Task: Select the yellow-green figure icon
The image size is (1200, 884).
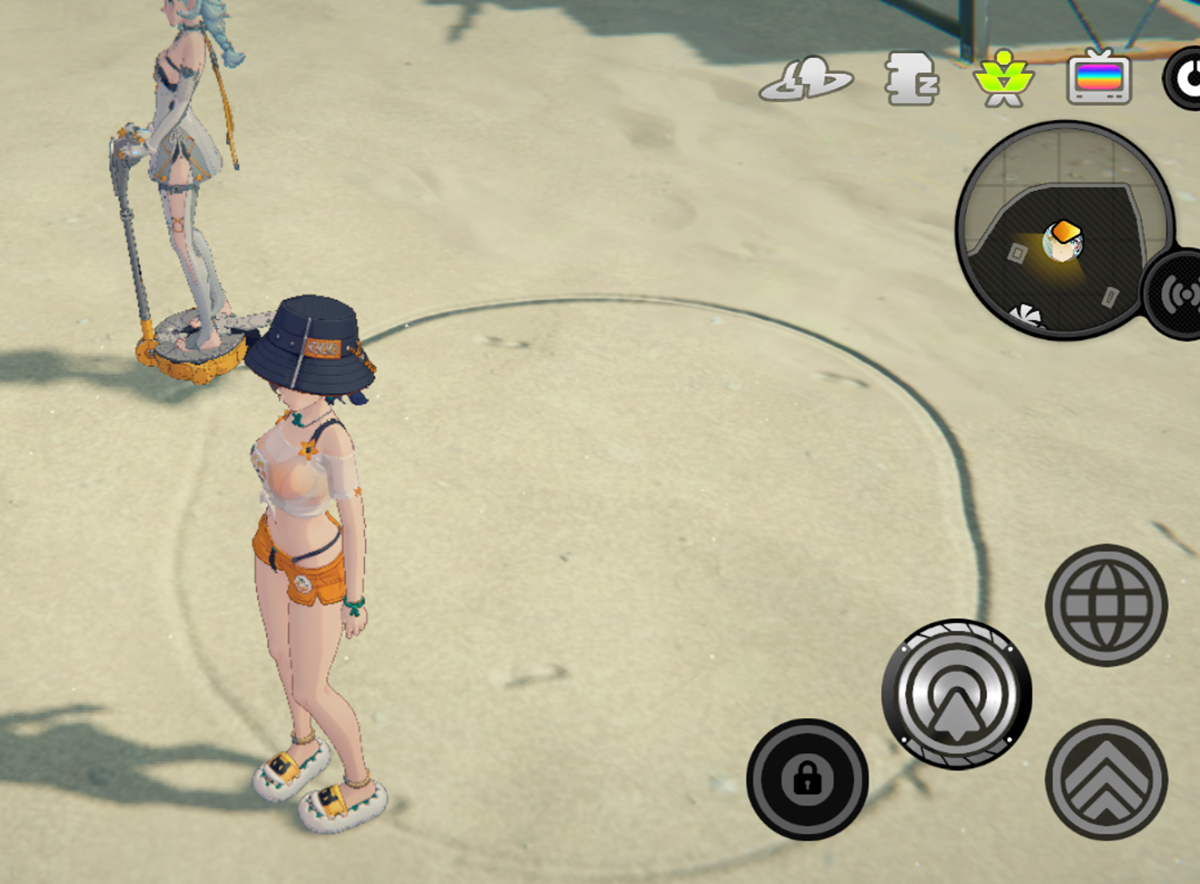Action: click(x=1003, y=81)
